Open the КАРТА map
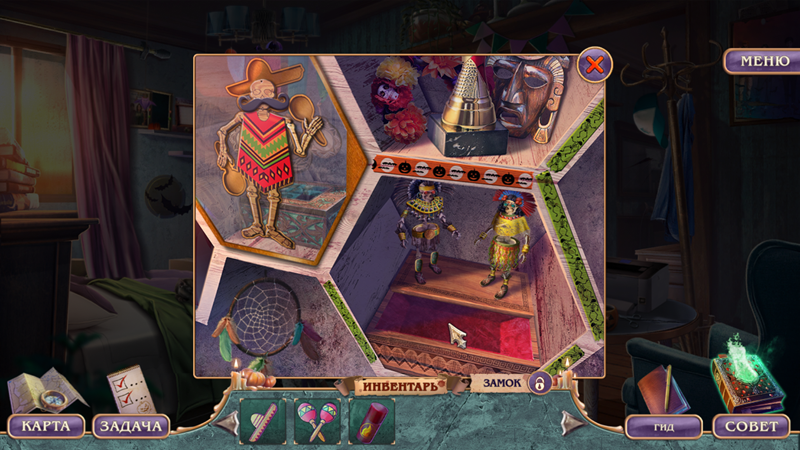This screenshot has height=450, width=800. [46, 426]
